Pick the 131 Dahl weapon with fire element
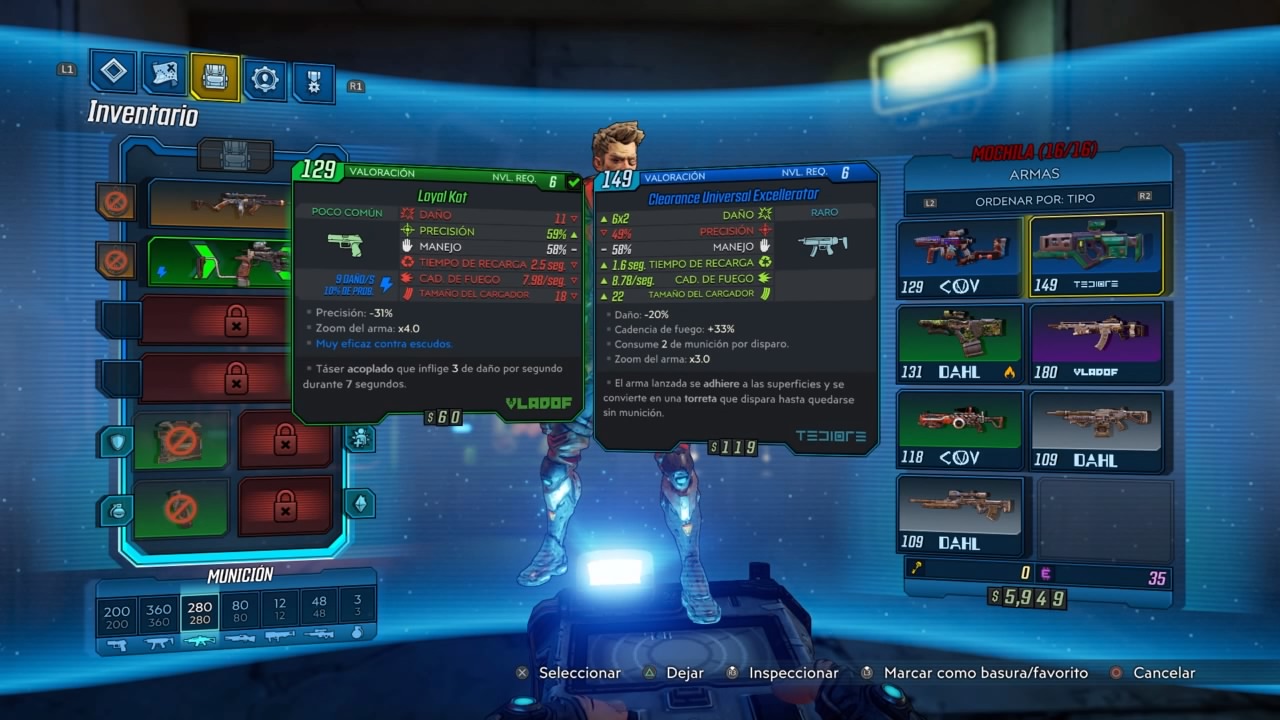 pyautogui.click(x=959, y=344)
